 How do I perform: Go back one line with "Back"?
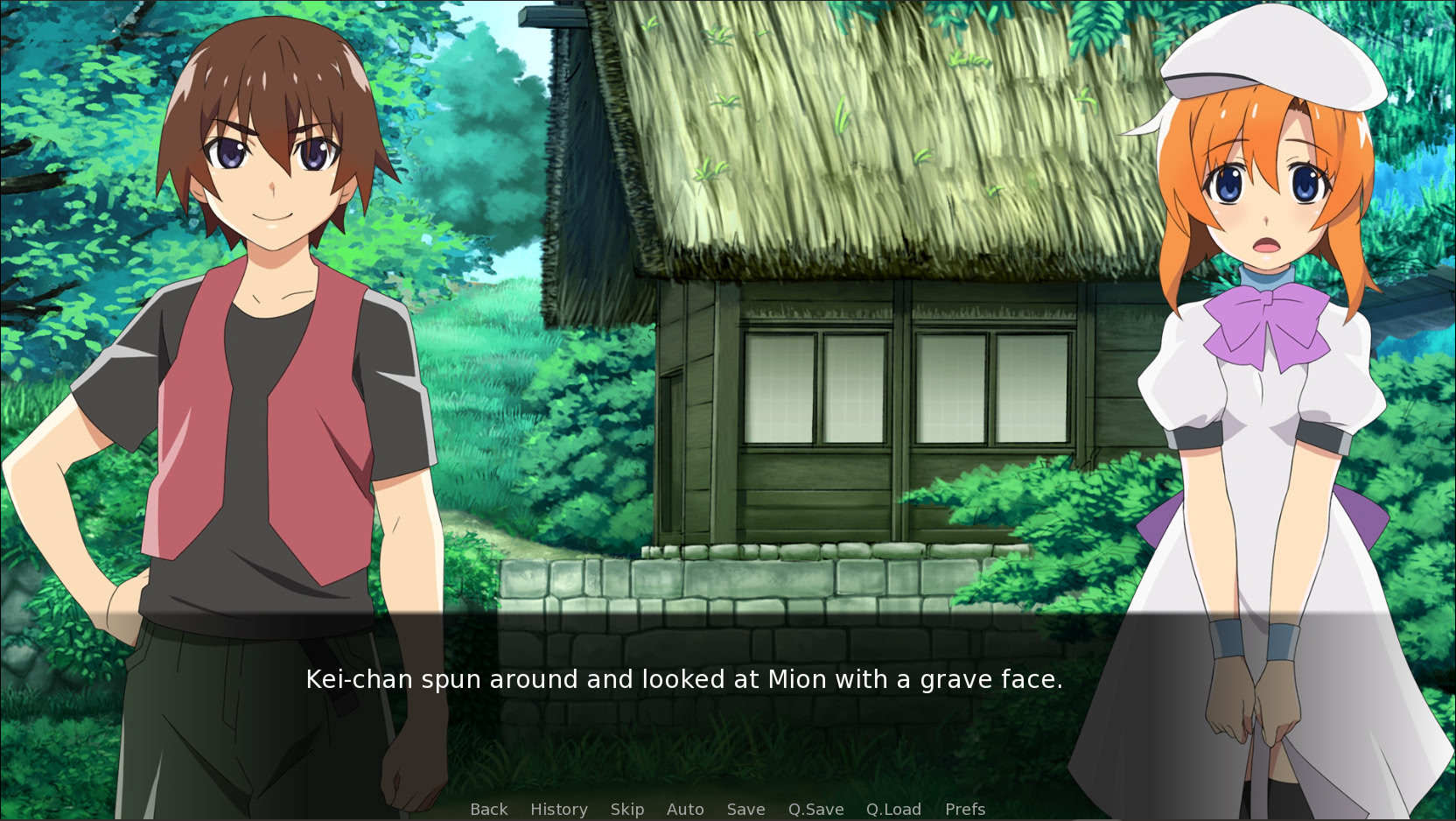[x=488, y=809]
